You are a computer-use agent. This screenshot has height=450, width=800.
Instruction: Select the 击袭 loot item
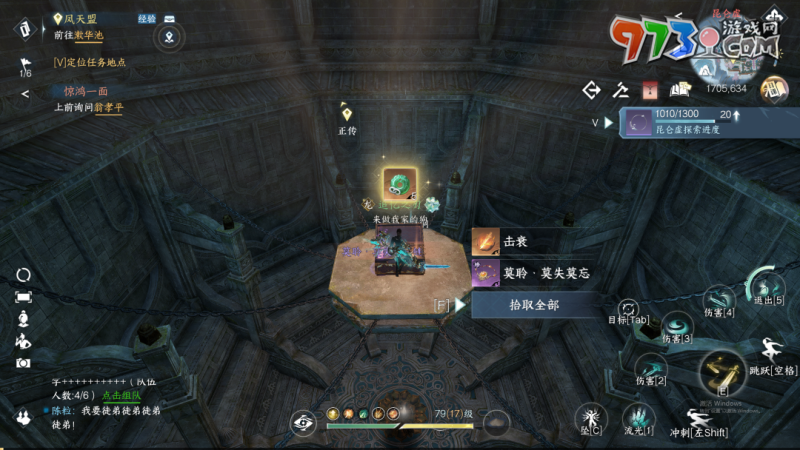536,242
